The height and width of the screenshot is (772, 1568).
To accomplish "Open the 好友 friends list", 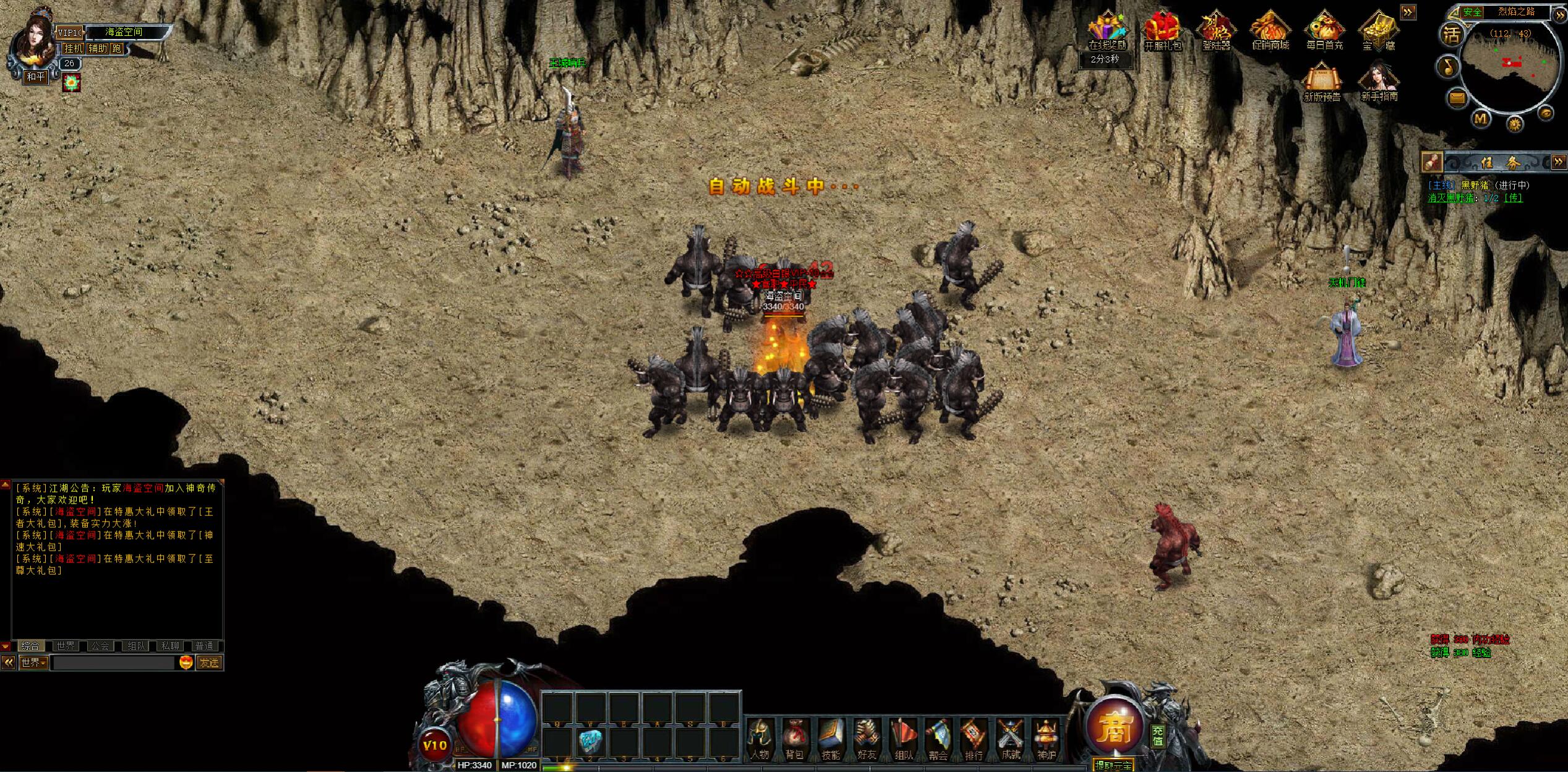I will pos(867,739).
